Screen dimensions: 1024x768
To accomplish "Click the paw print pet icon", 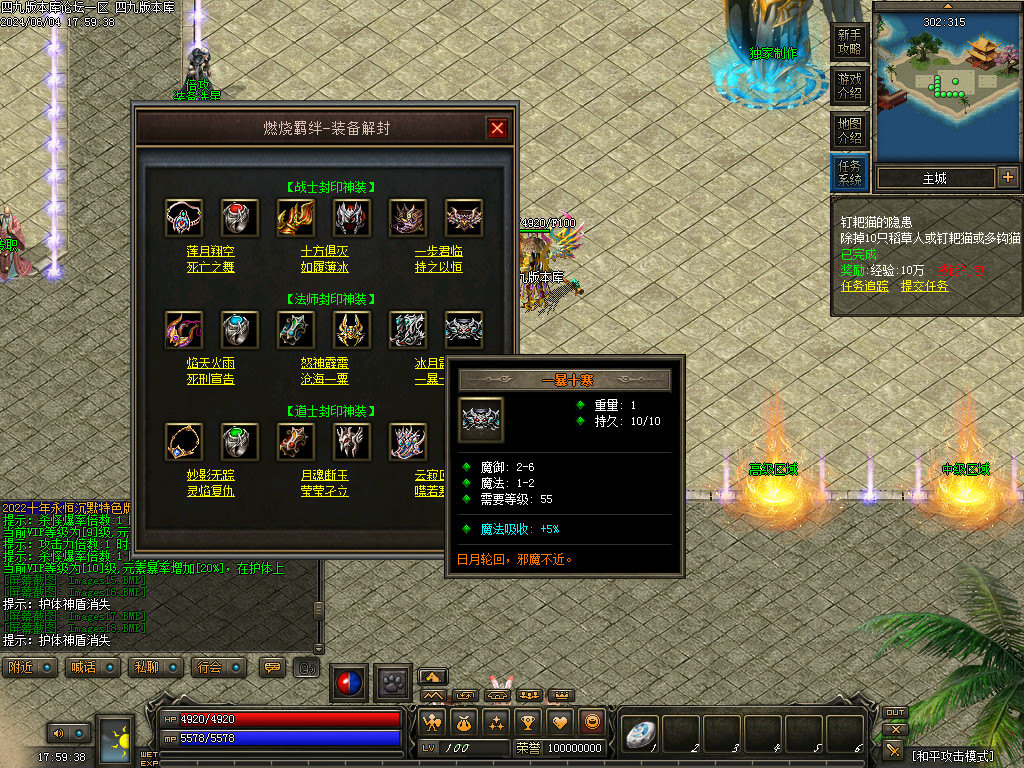I will pos(394,683).
